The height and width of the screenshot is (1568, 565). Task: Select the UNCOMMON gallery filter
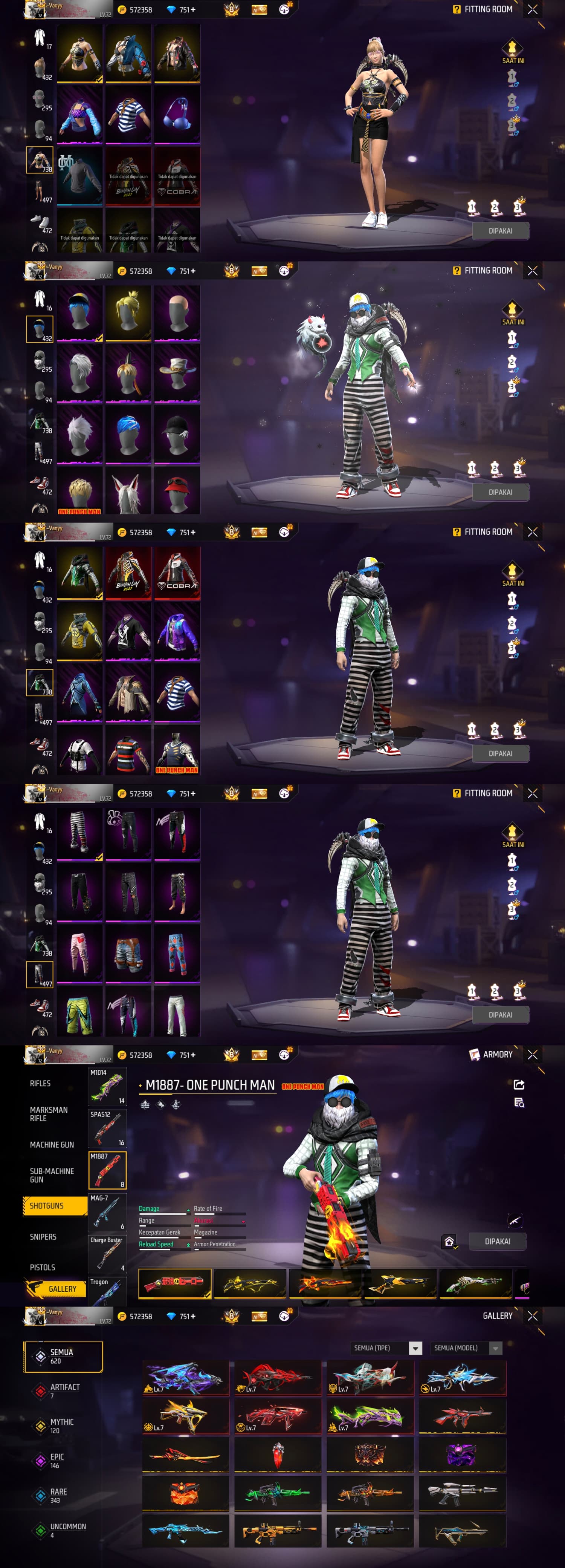pos(67,1530)
